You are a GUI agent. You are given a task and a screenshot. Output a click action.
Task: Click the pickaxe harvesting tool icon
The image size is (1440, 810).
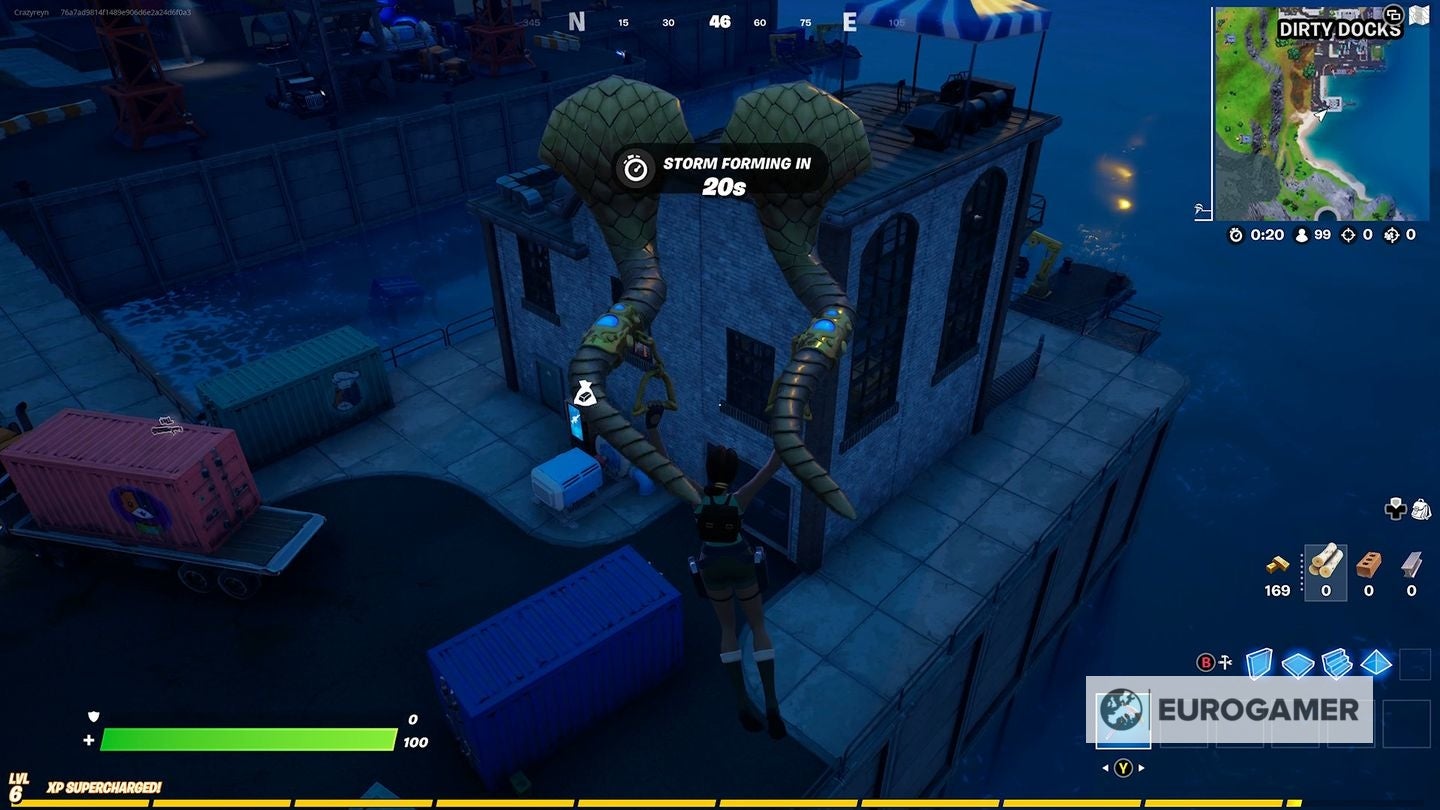tap(1225, 660)
